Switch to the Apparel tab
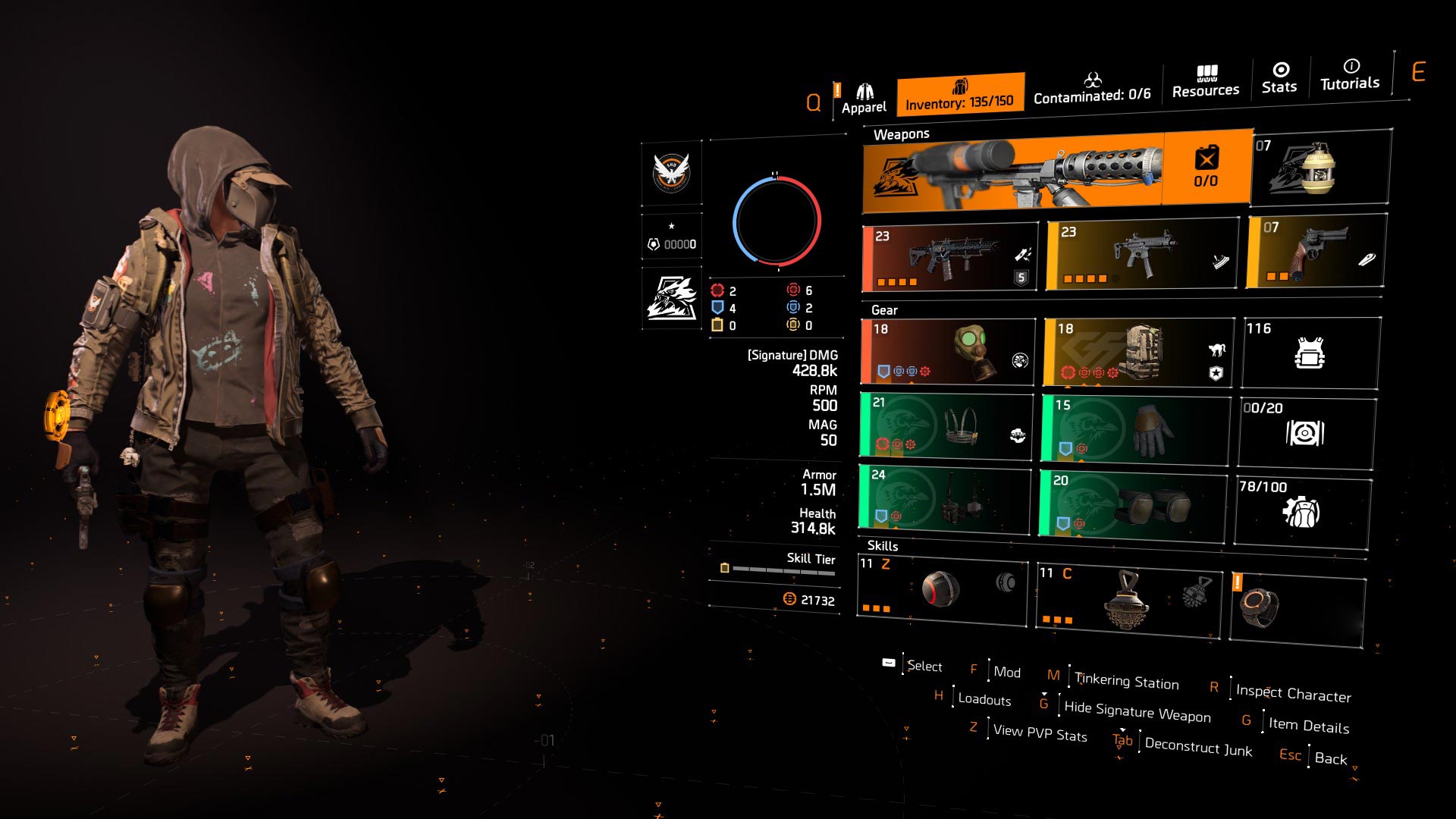Screen dimensions: 1456x819 click(x=864, y=91)
